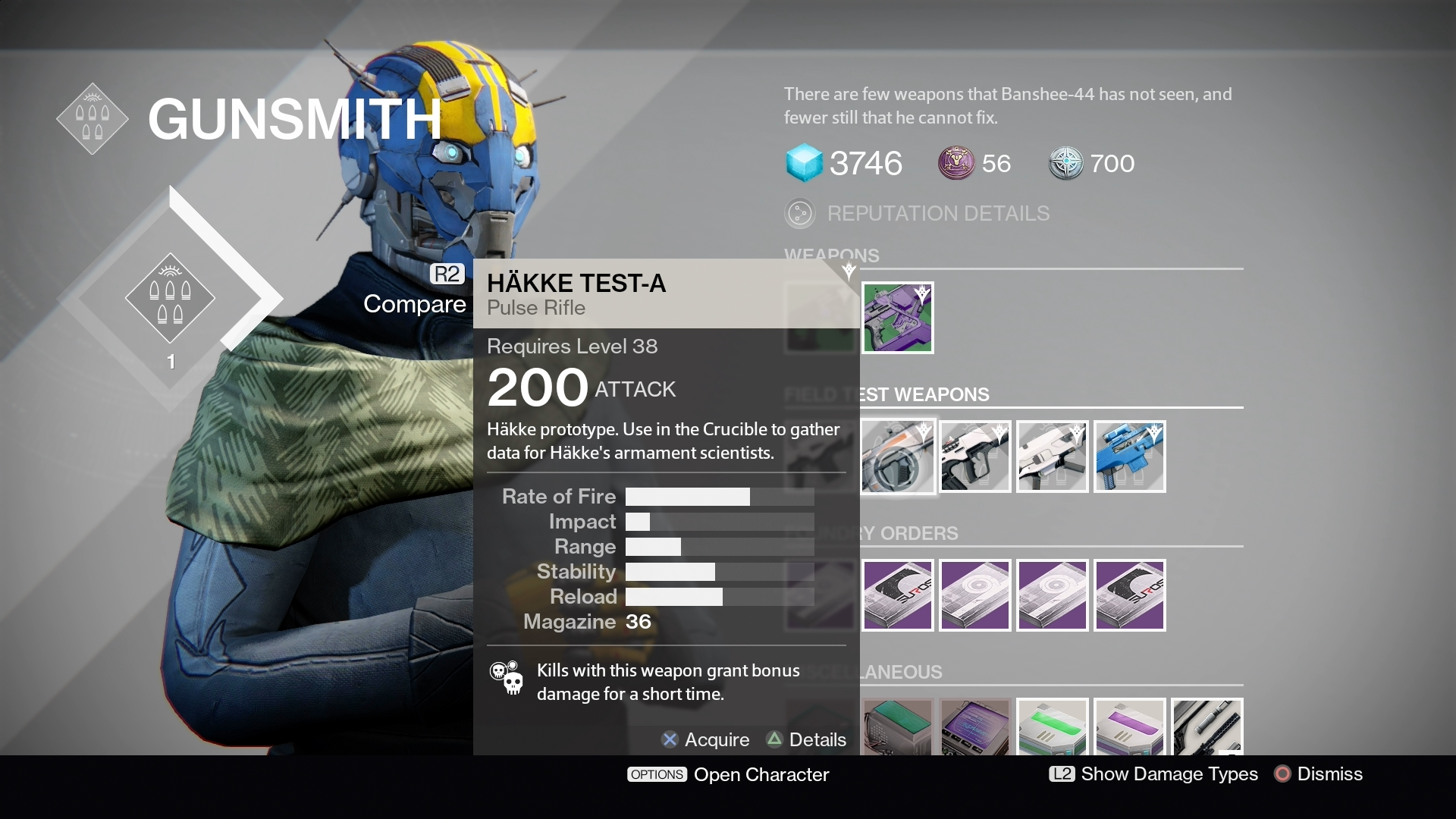
Task: Choose the green-screen ammo crate item
Action: [x=898, y=727]
